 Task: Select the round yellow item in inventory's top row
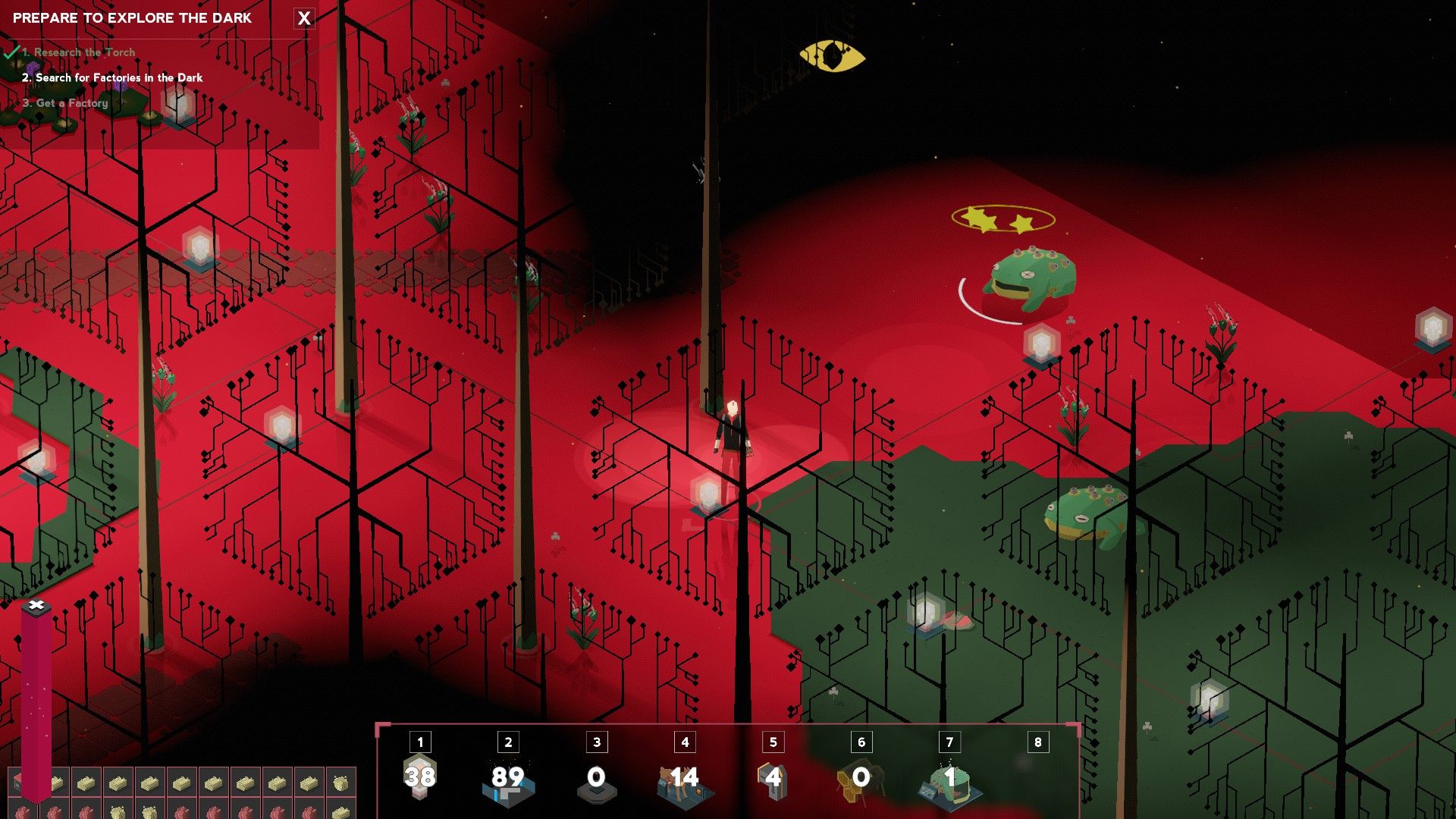340,781
